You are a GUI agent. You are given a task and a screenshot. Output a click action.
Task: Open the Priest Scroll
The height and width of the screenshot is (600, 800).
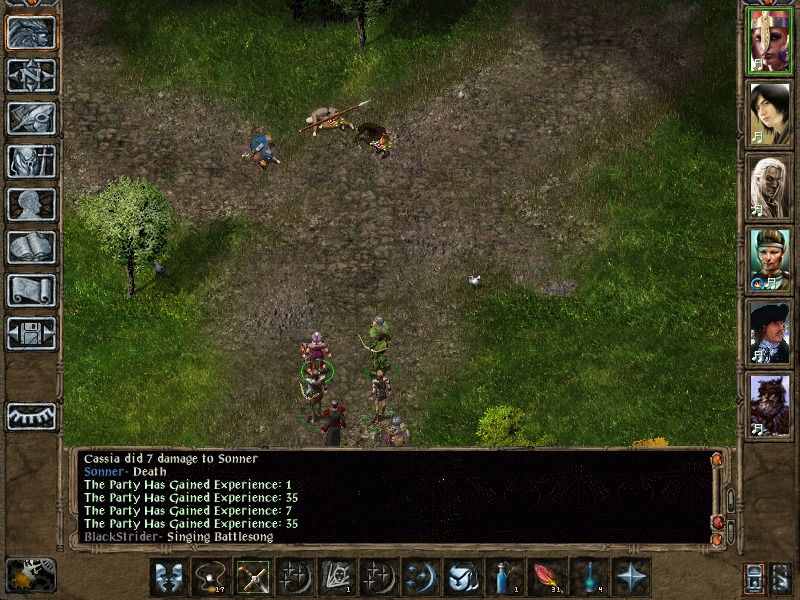tap(31, 290)
